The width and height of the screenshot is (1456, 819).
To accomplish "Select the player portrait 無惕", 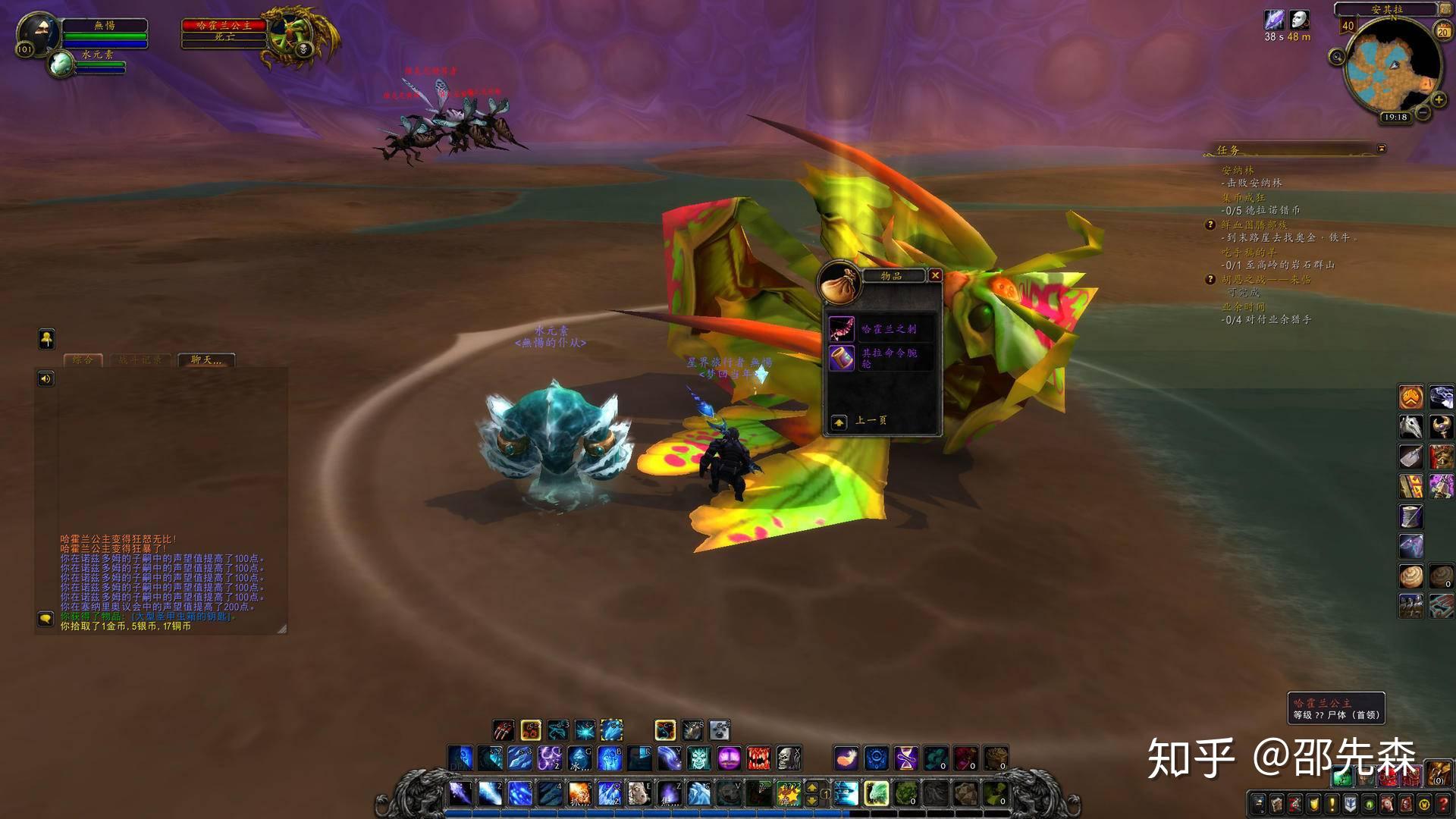I will click(x=37, y=34).
